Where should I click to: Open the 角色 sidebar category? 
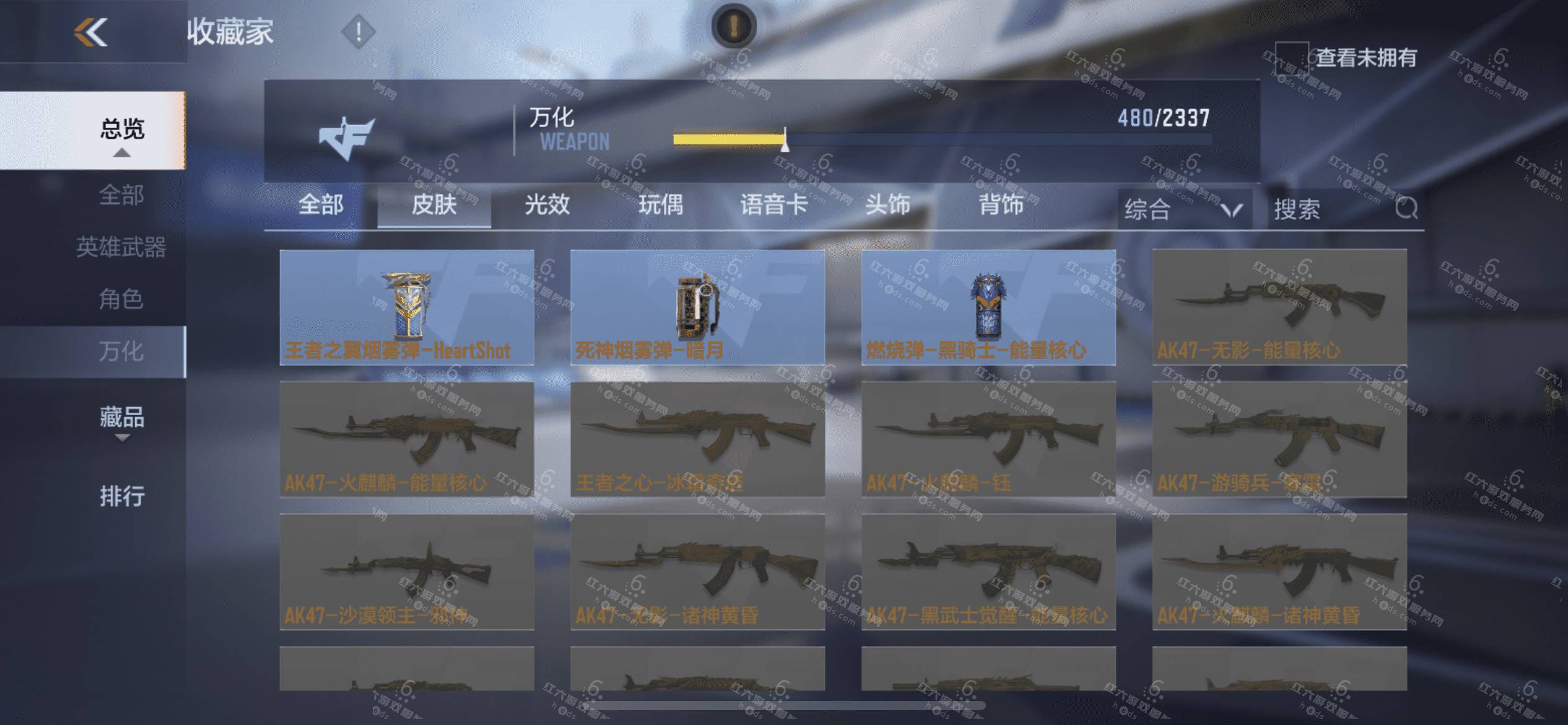[x=121, y=299]
